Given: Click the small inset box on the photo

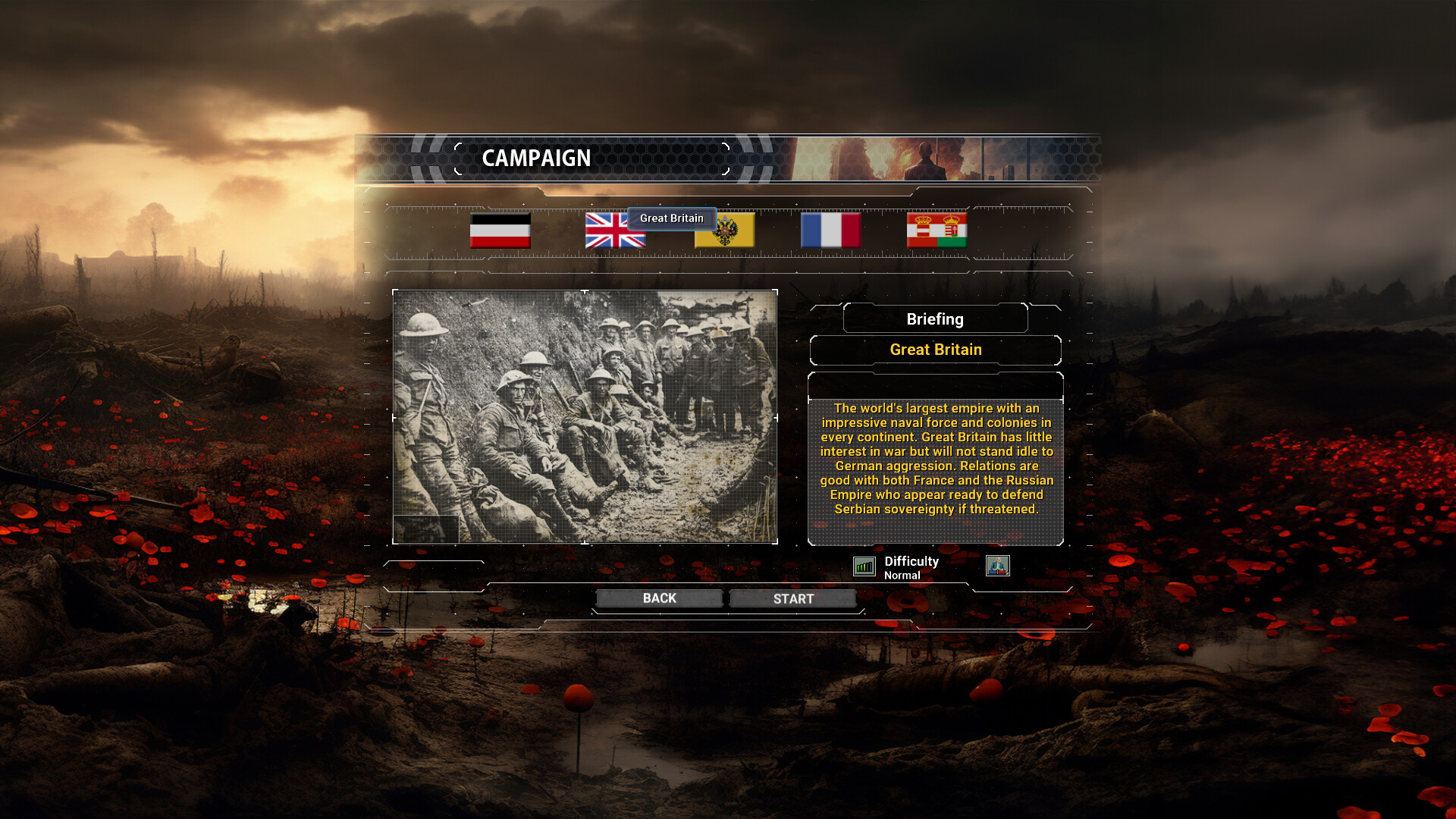Looking at the screenshot, I should (426, 527).
